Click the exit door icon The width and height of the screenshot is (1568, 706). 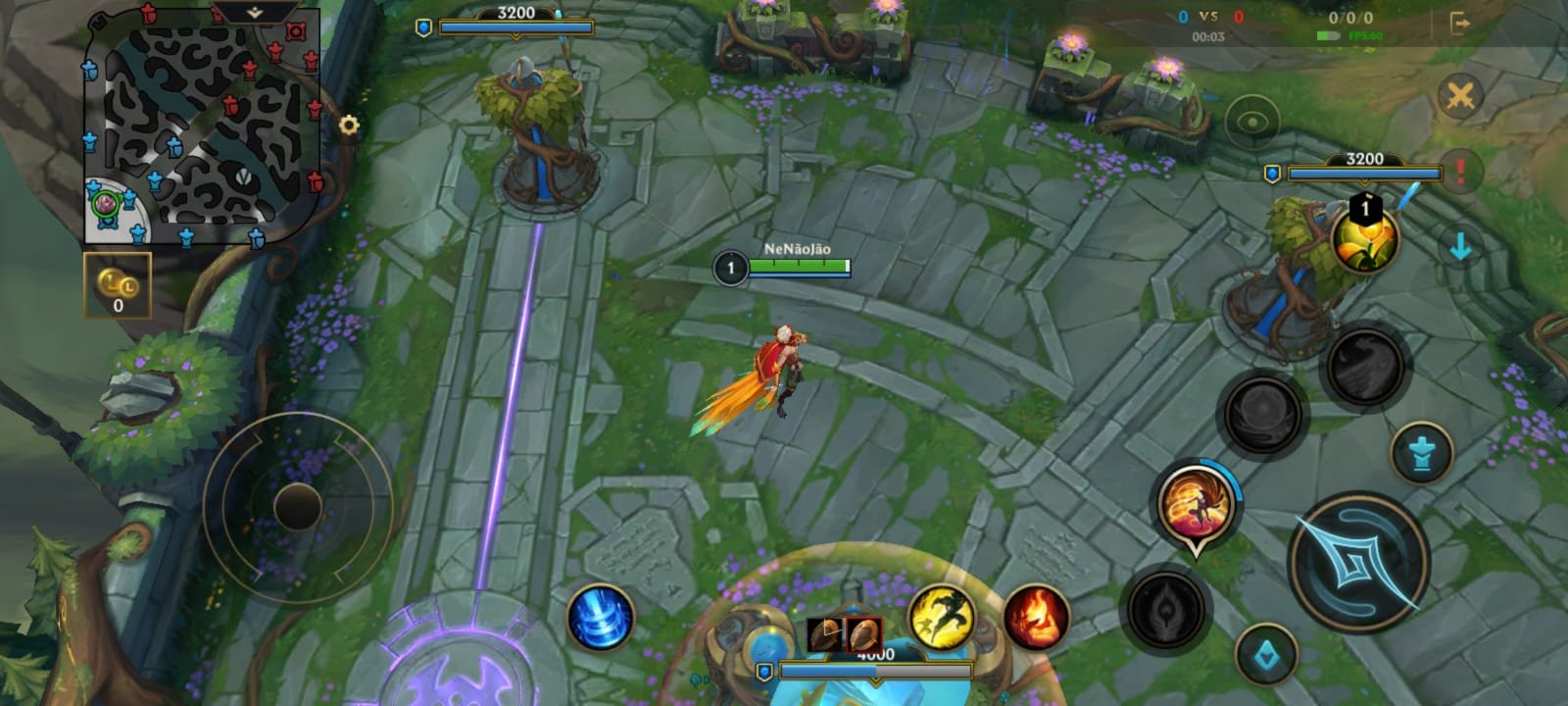[x=1459, y=23]
